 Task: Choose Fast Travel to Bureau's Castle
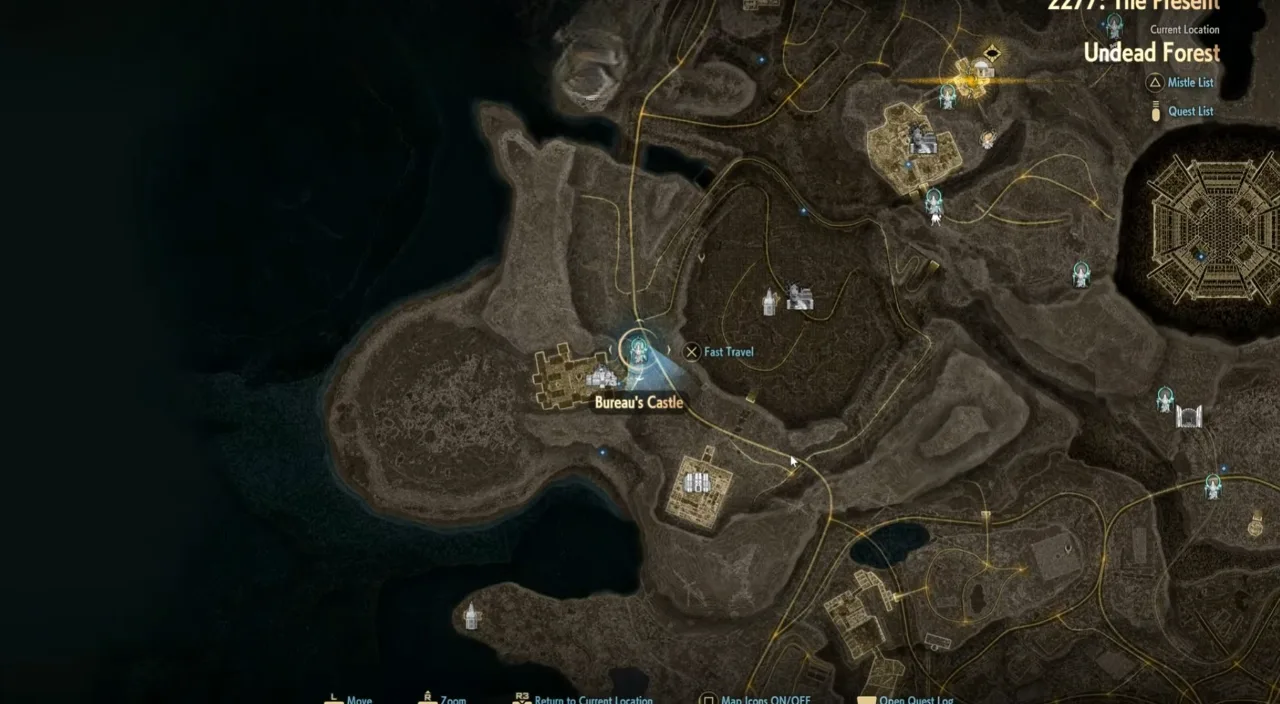click(718, 352)
